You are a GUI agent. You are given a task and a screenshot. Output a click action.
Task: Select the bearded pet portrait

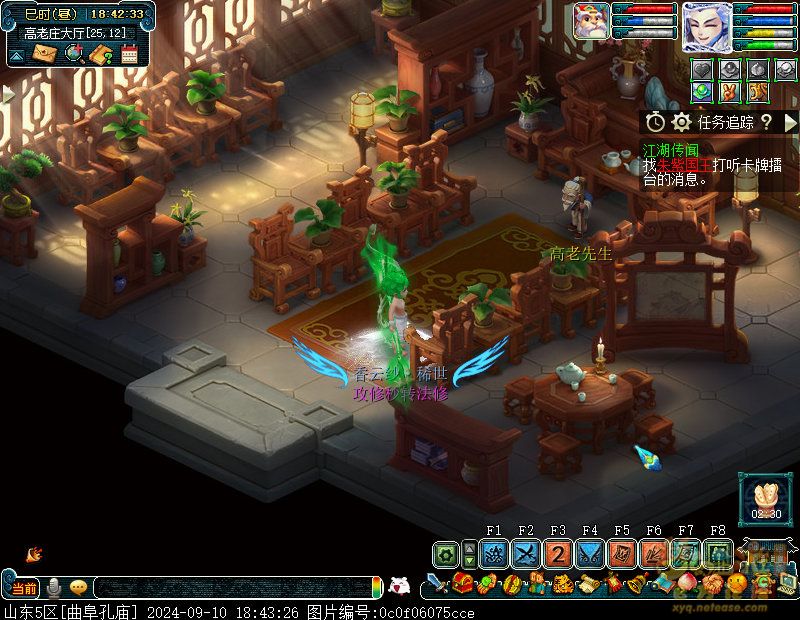coord(592,22)
